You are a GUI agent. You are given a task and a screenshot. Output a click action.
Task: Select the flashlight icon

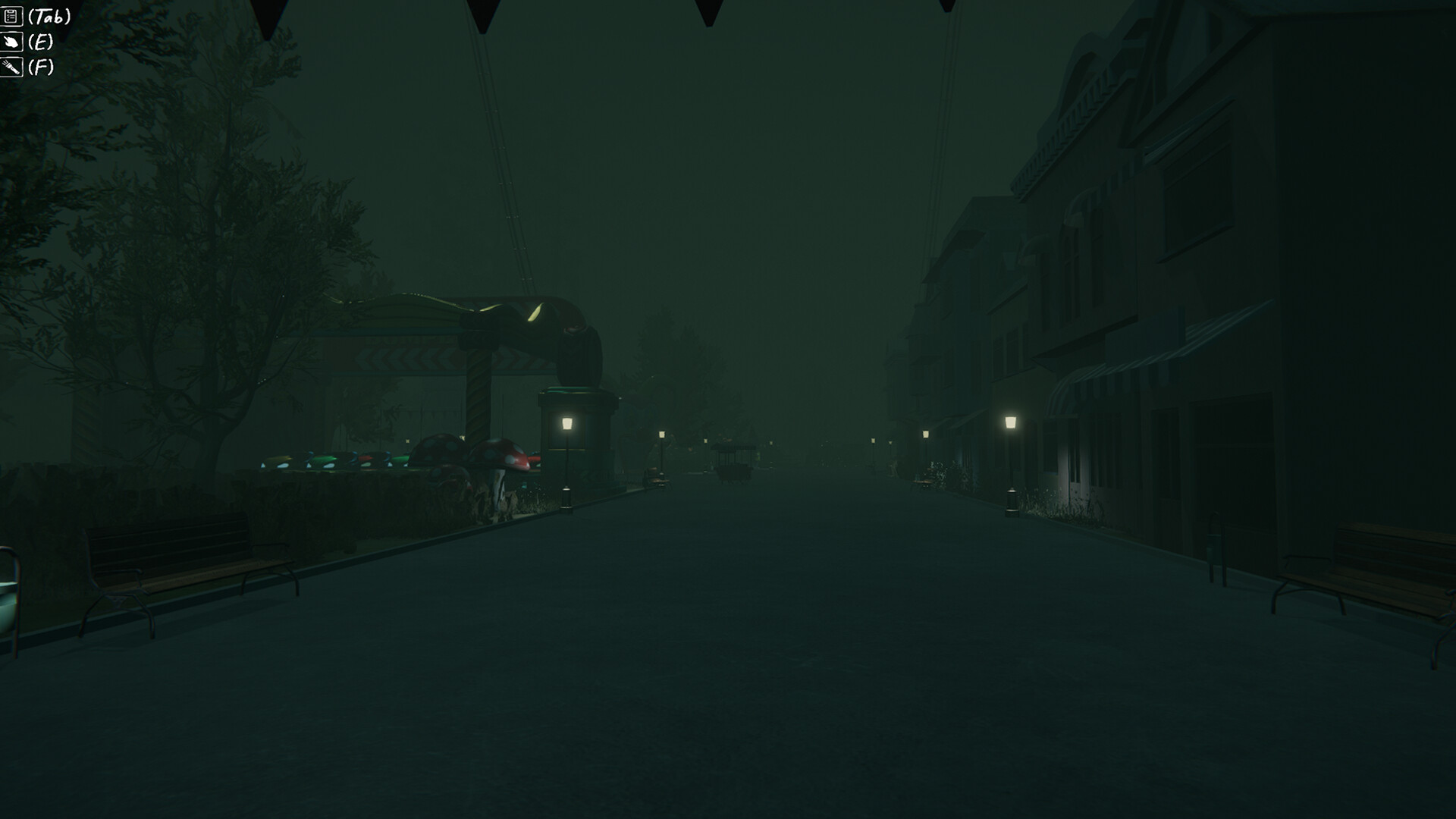point(11,67)
